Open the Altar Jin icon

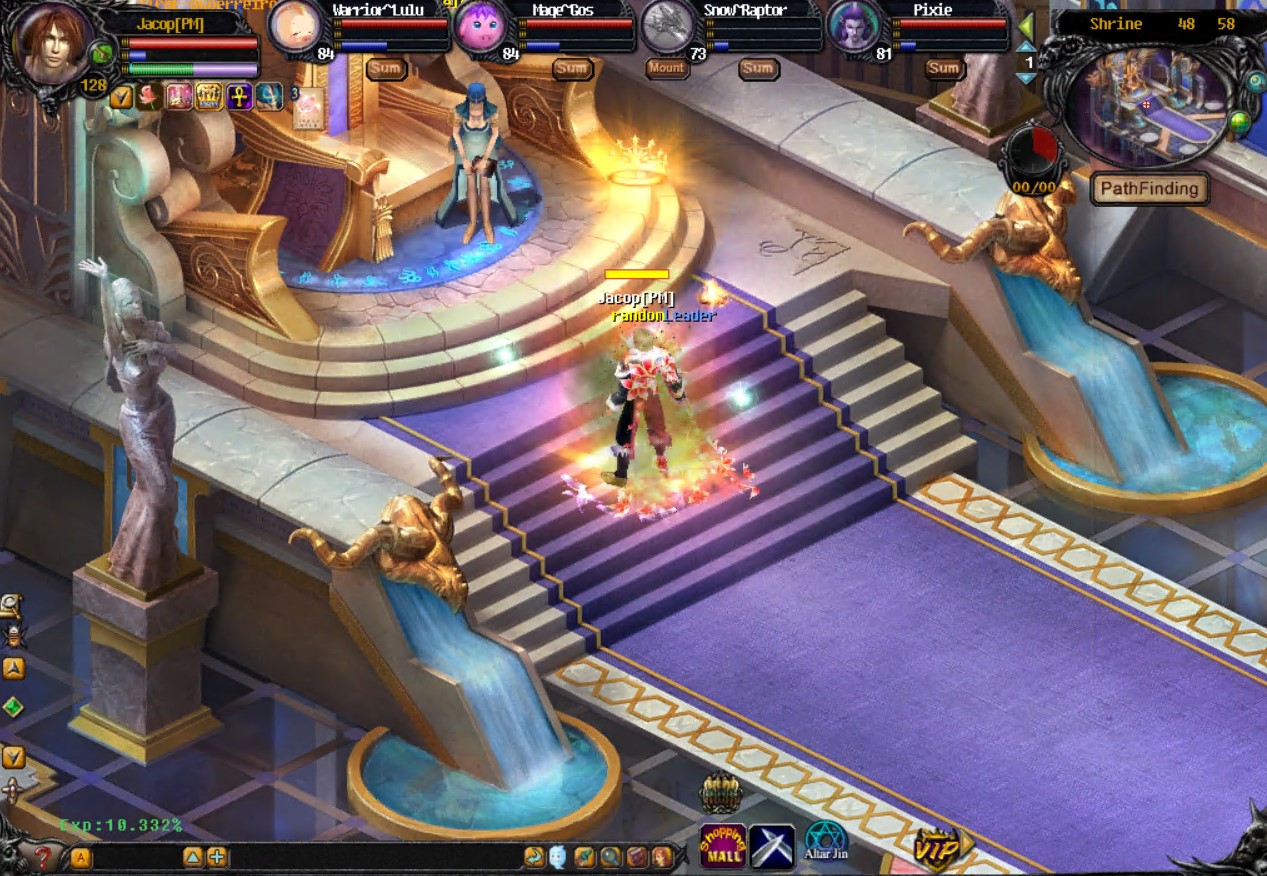(x=826, y=842)
